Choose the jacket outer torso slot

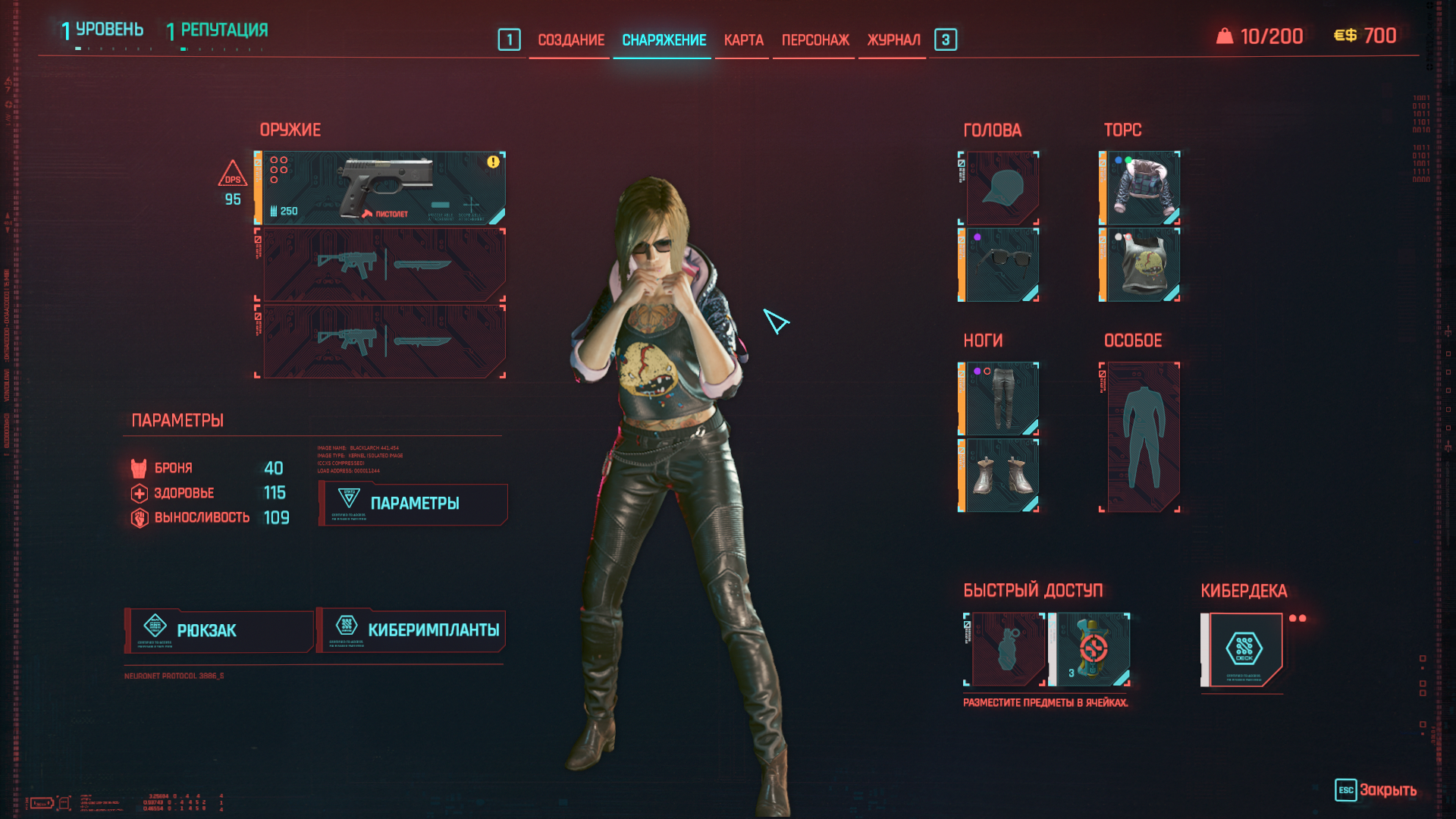pyautogui.click(x=1141, y=188)
